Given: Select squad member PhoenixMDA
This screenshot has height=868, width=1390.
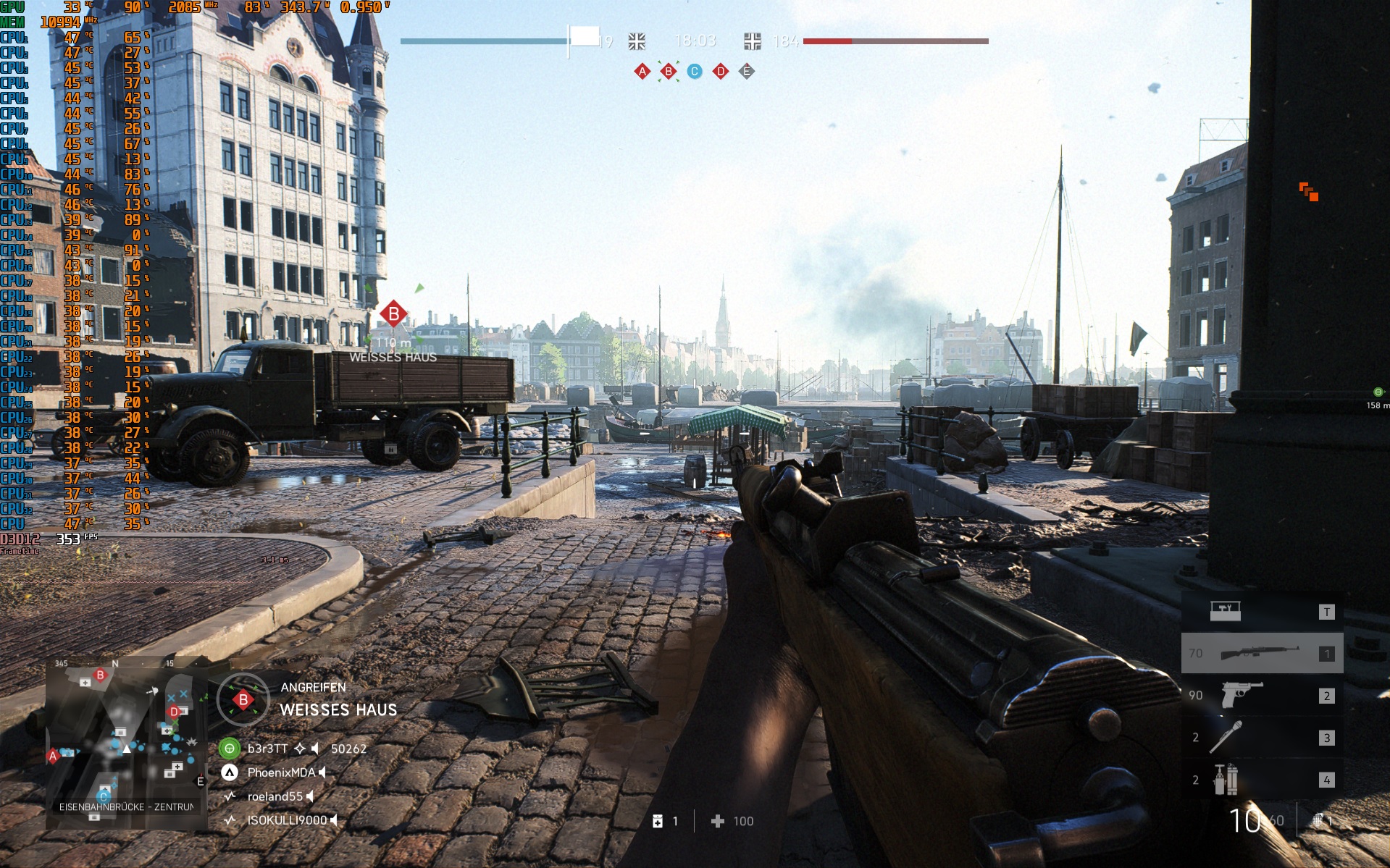Looking at the screenshot, I should (280, 772).
